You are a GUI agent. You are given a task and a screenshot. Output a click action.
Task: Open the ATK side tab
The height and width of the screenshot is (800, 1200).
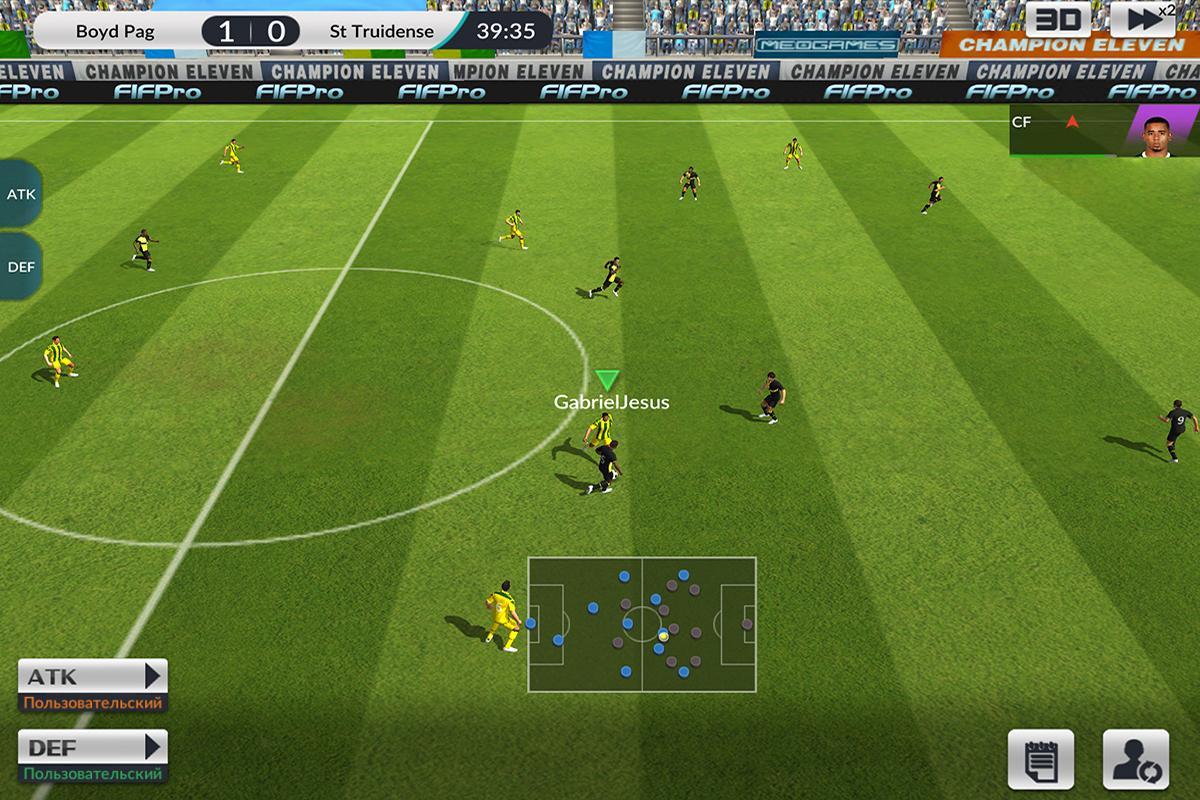click(x=20, y=194)
